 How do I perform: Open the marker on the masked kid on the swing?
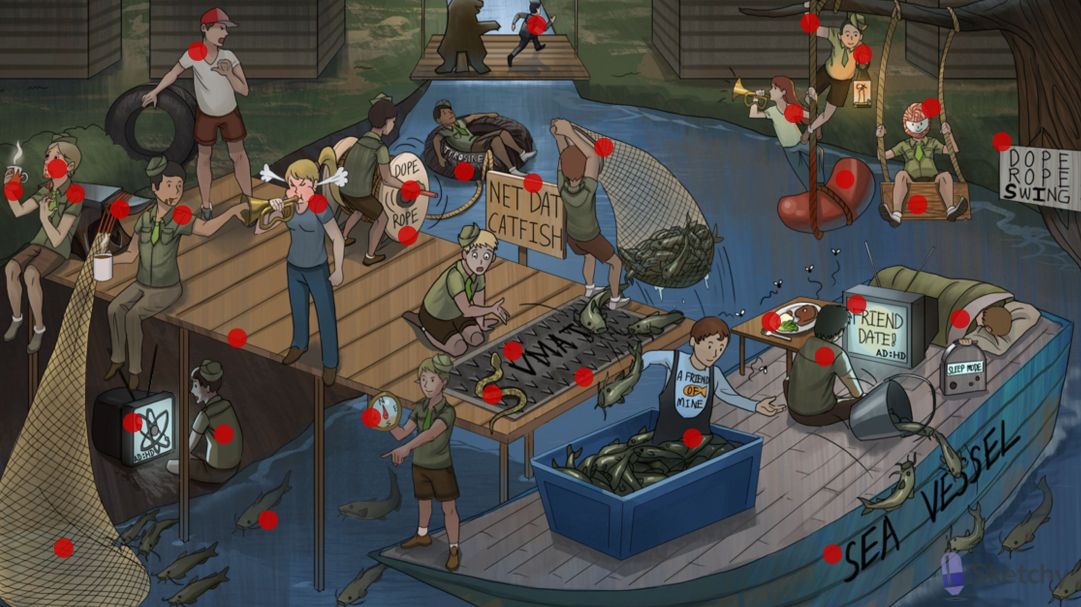click(930, 107)
